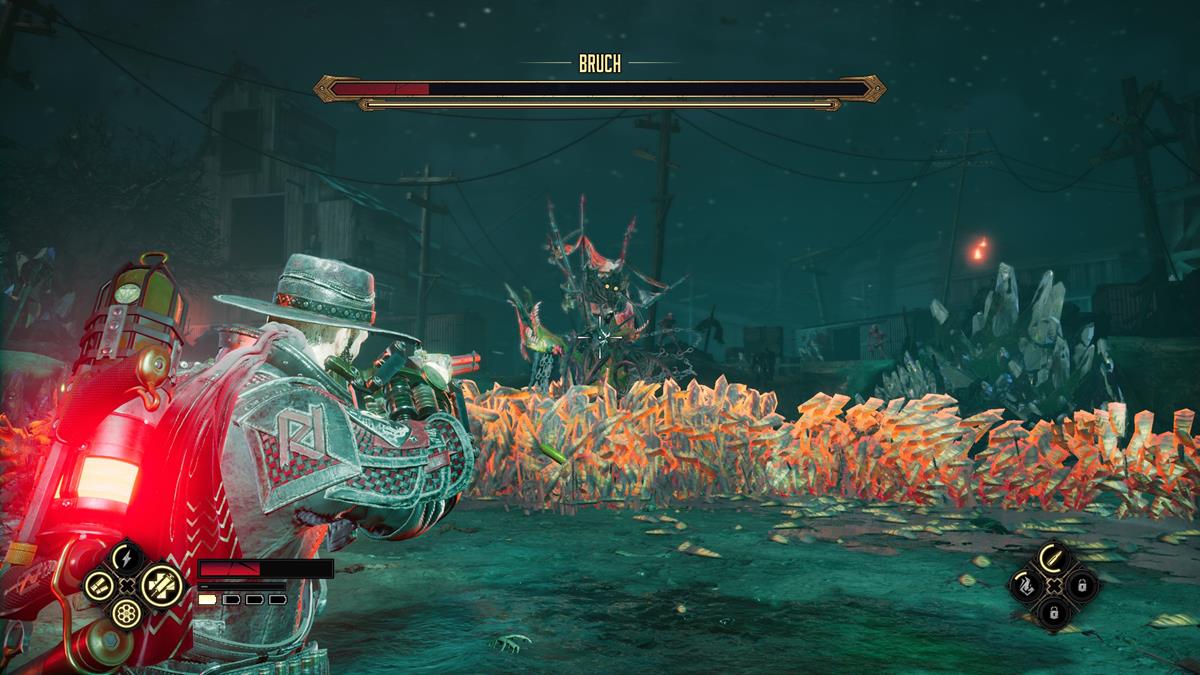Select the revolver cylinder weapon slot

click(x=127, y=613)
